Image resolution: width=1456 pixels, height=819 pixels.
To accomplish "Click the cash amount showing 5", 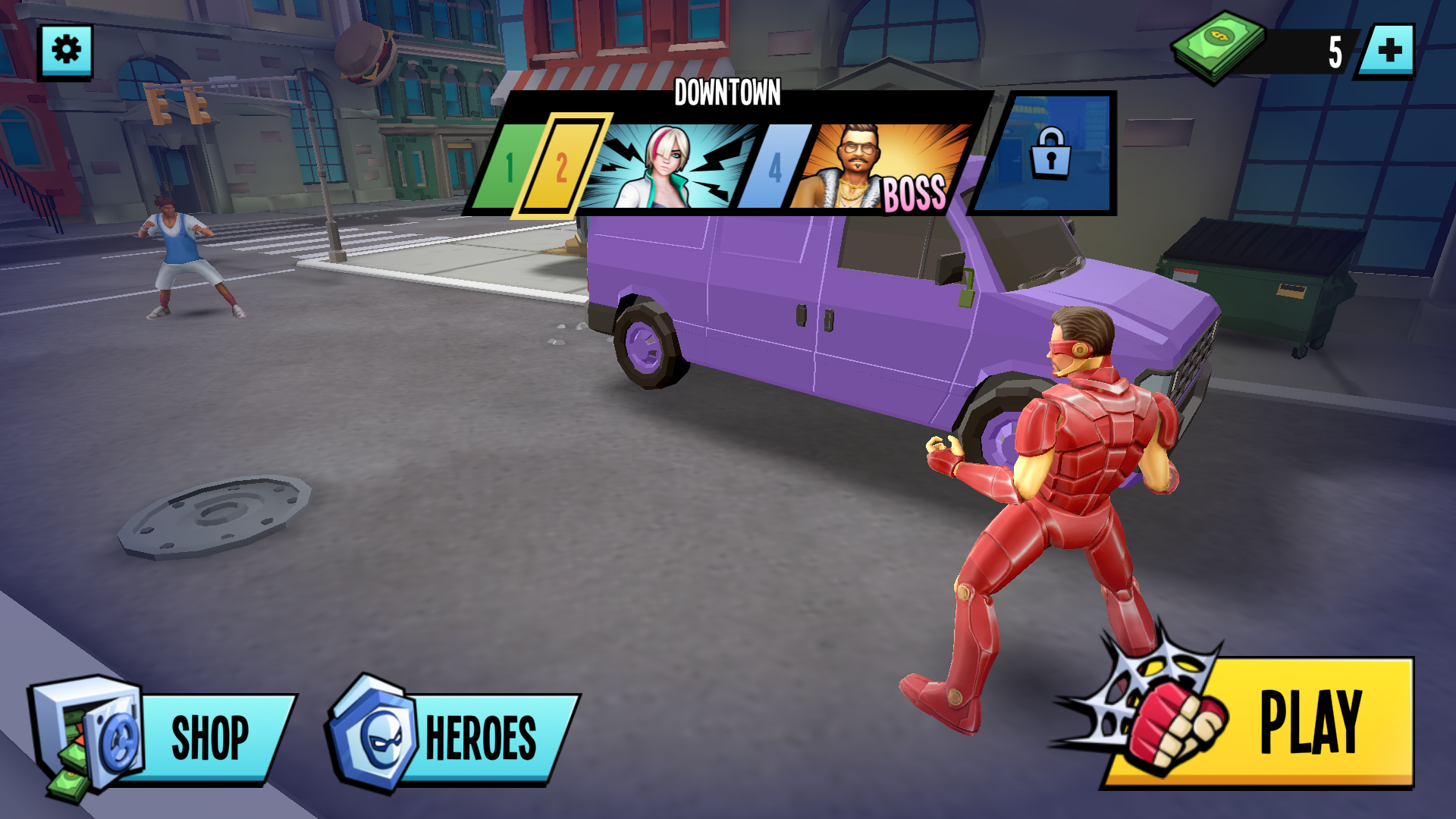I will click(x=1334, y=50).
